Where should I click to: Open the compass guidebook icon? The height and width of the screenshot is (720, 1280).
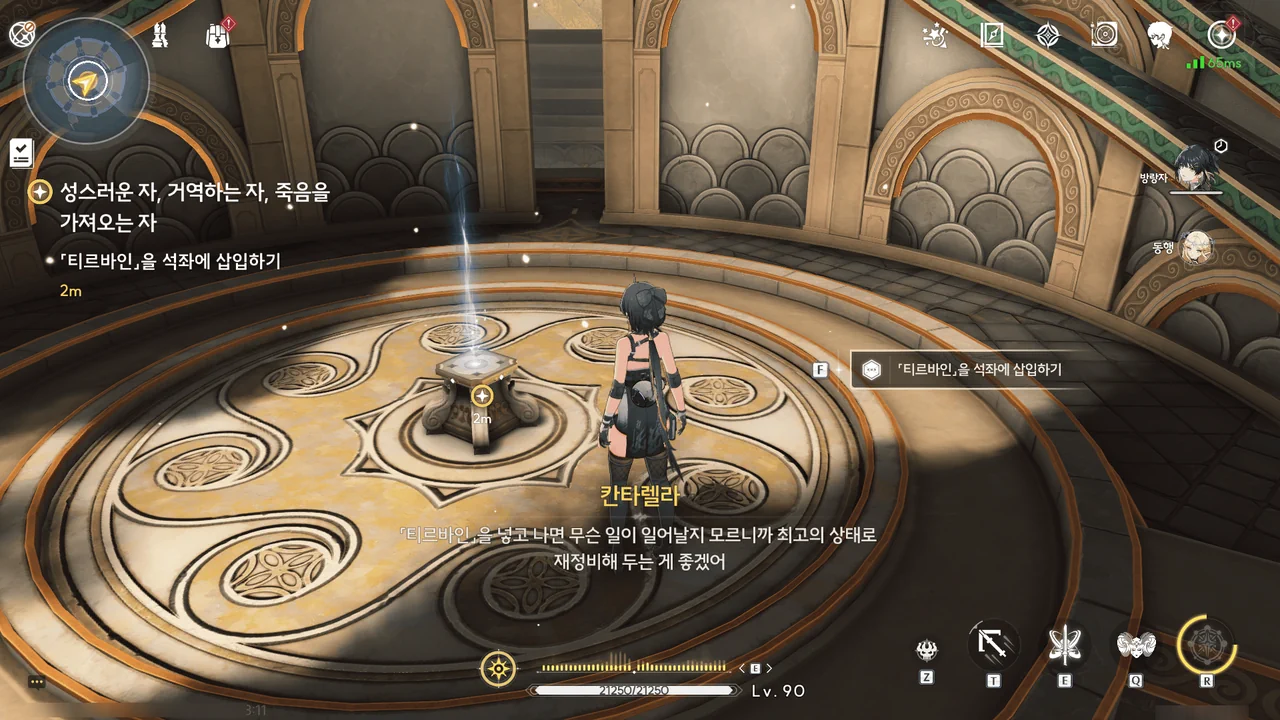(x=991, y=36)
